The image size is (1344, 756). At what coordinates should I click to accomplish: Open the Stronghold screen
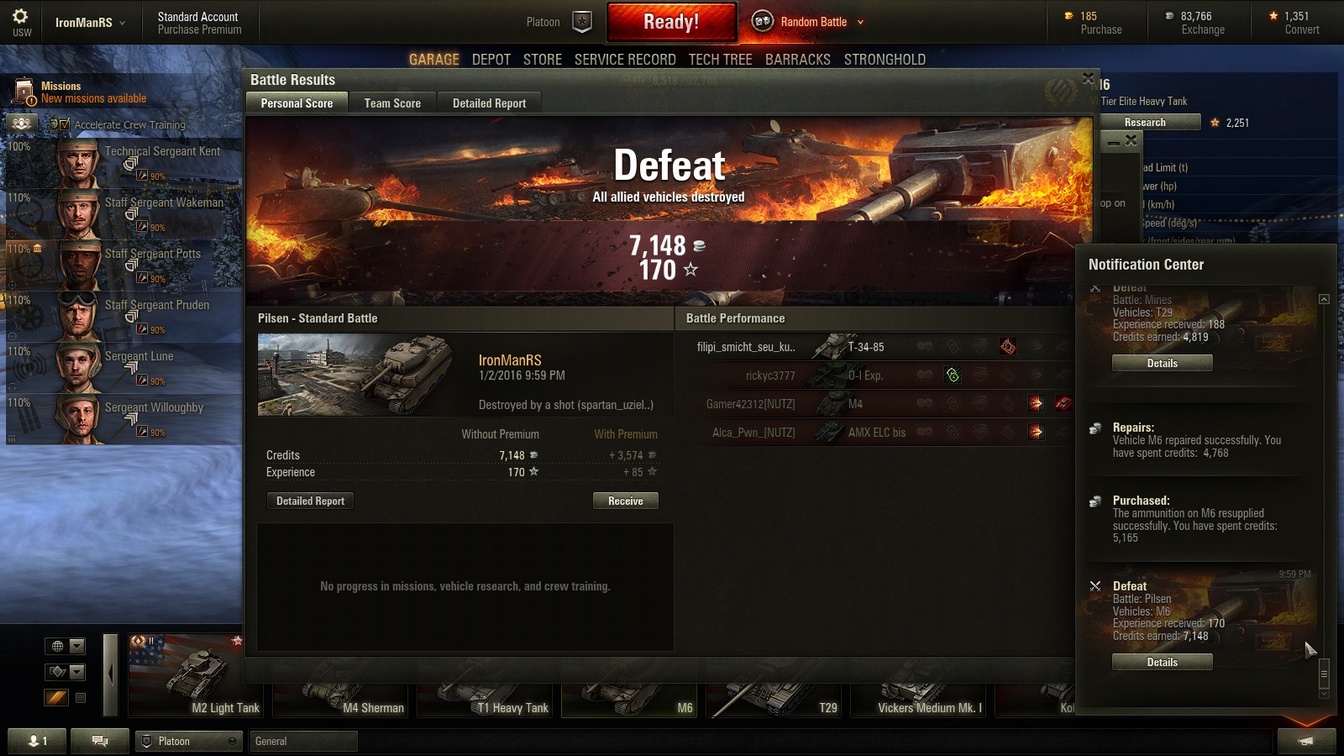point(884,59)
